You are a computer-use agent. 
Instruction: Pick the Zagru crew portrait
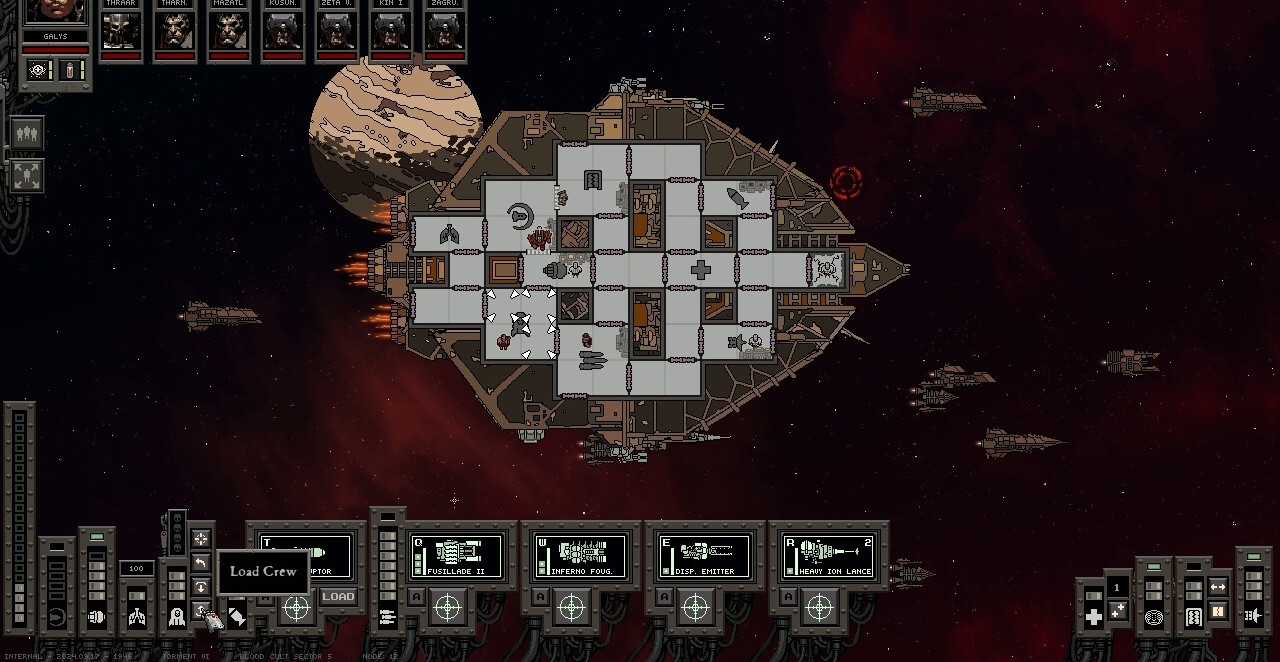pyautogui.click(x=444, y=31)
